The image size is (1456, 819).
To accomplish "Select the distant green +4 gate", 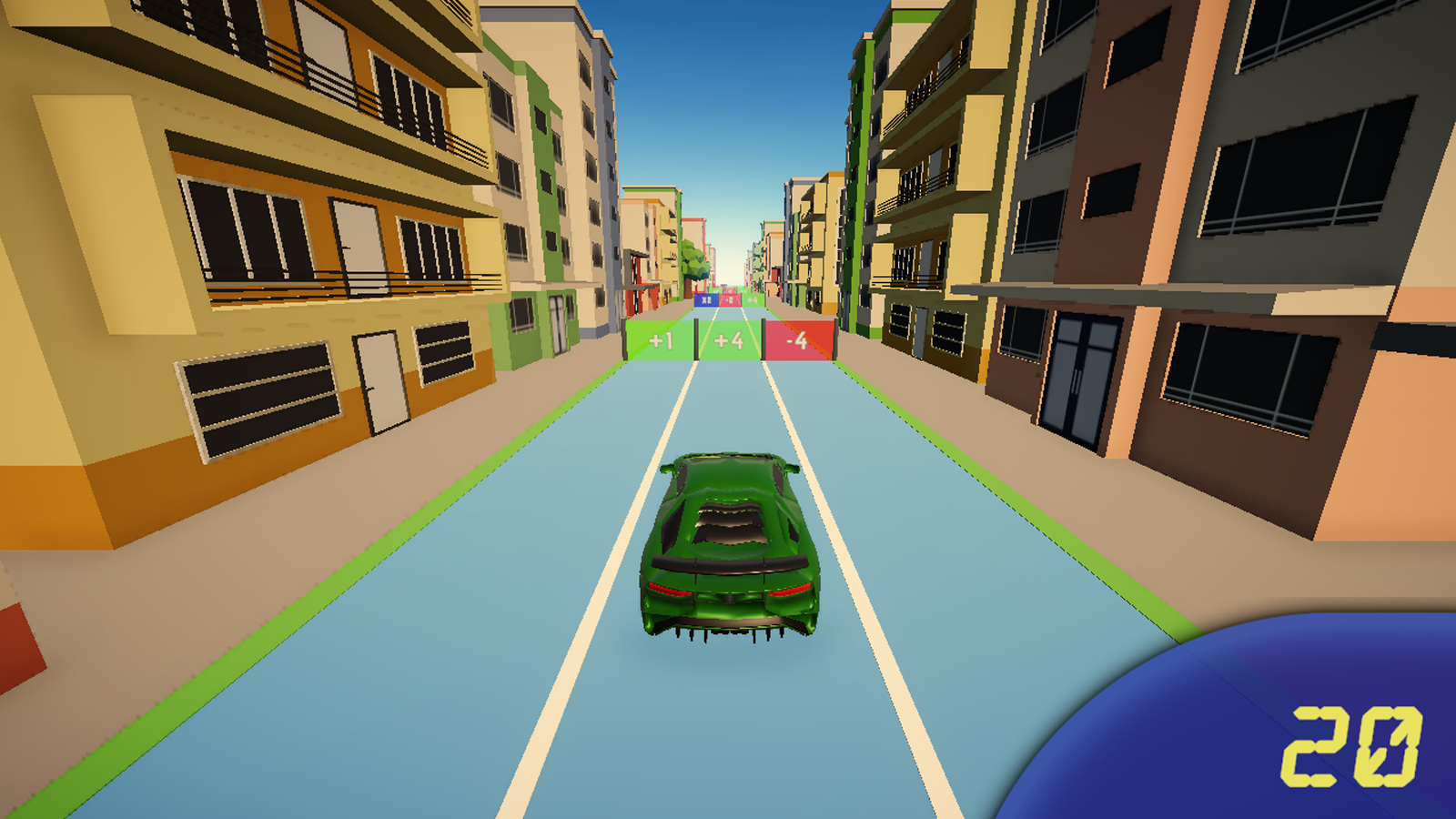I will tap(753, 299).
